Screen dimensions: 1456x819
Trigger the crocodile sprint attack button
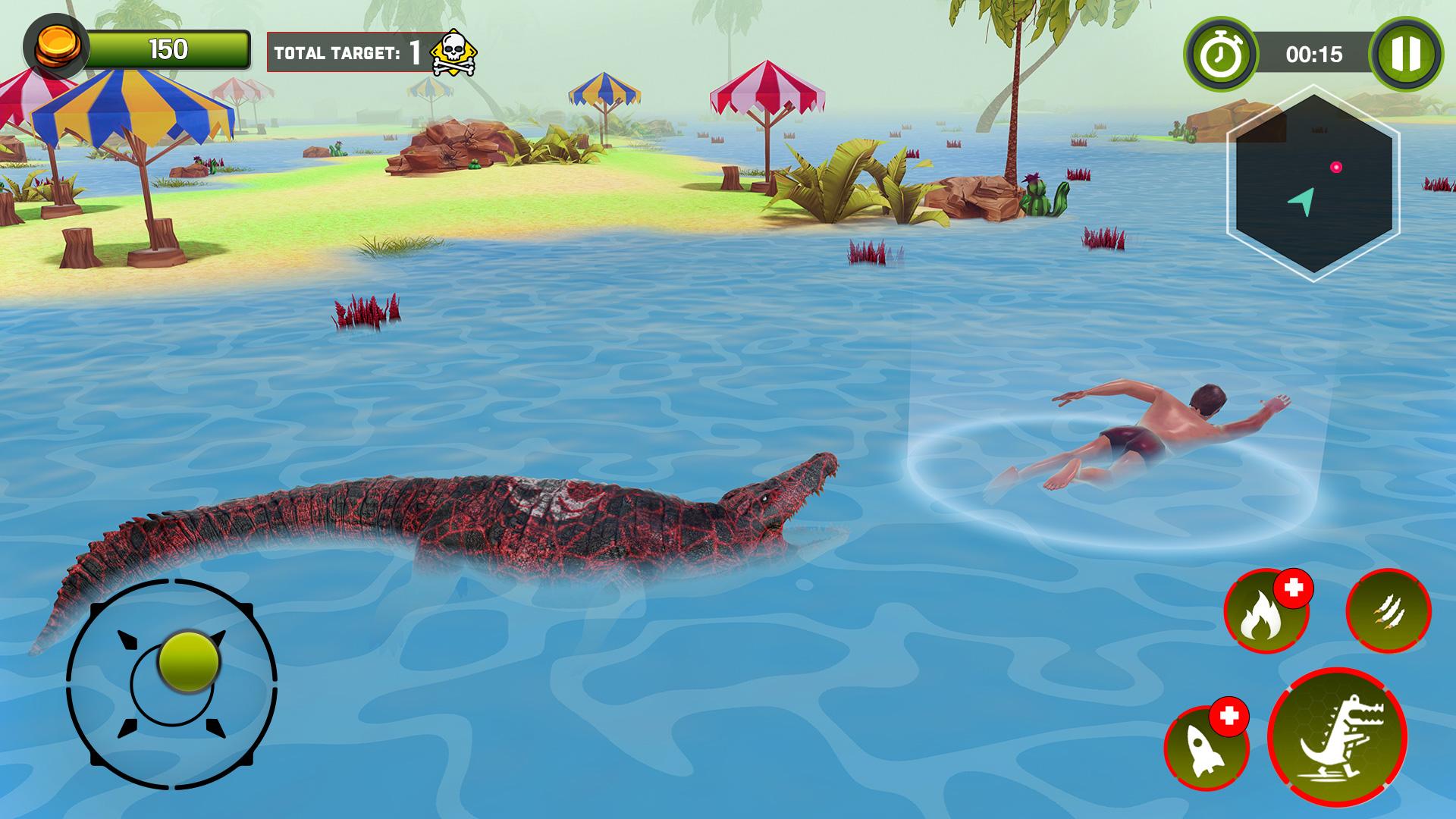click(1338, 738)
